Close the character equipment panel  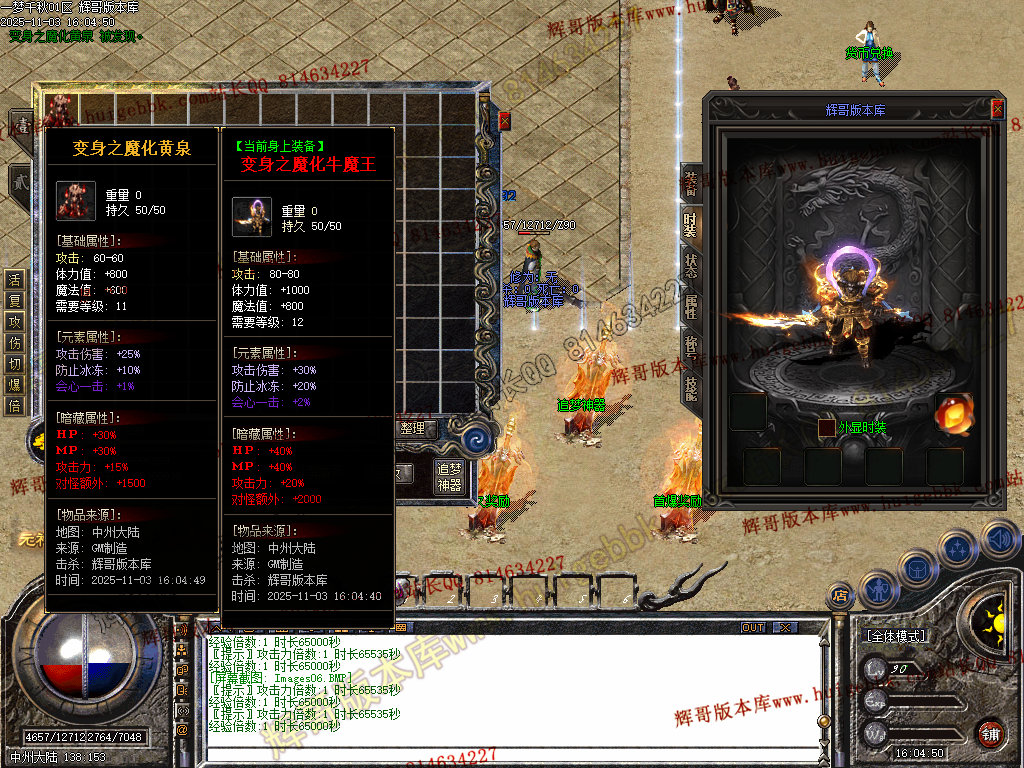point(997,108)
